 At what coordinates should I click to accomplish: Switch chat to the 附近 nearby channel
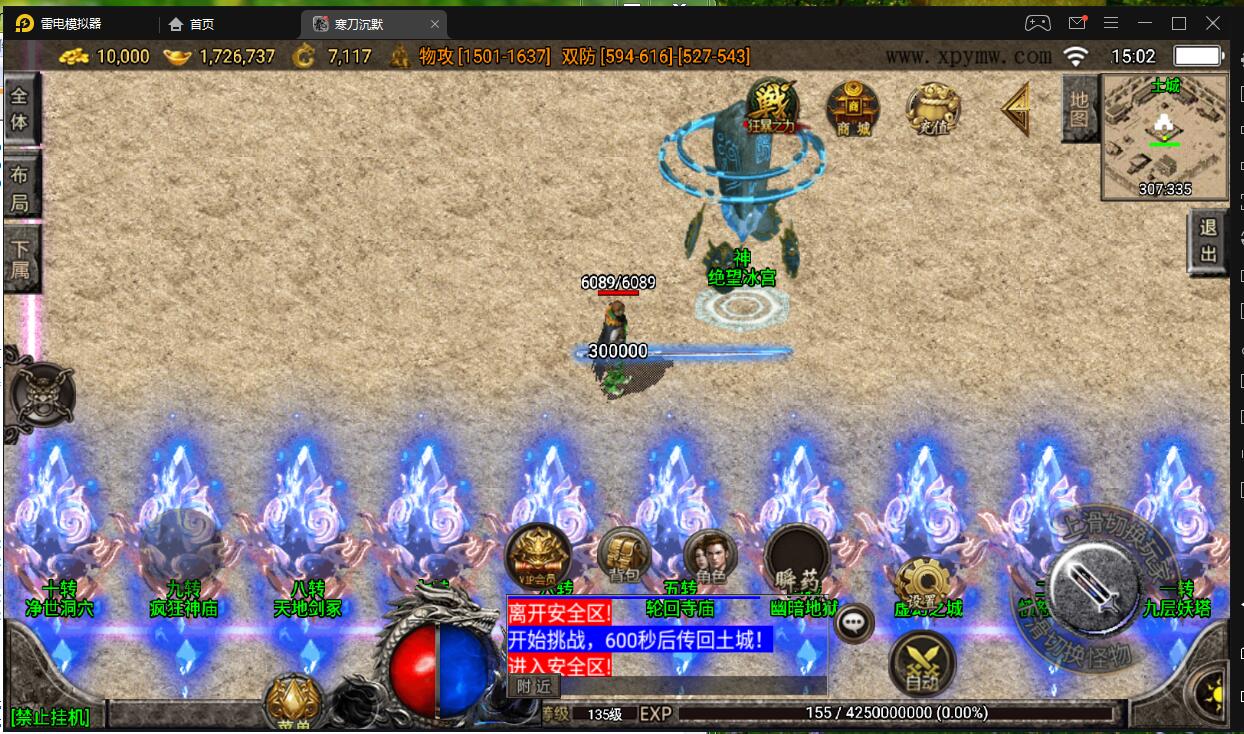pos(534,686)
